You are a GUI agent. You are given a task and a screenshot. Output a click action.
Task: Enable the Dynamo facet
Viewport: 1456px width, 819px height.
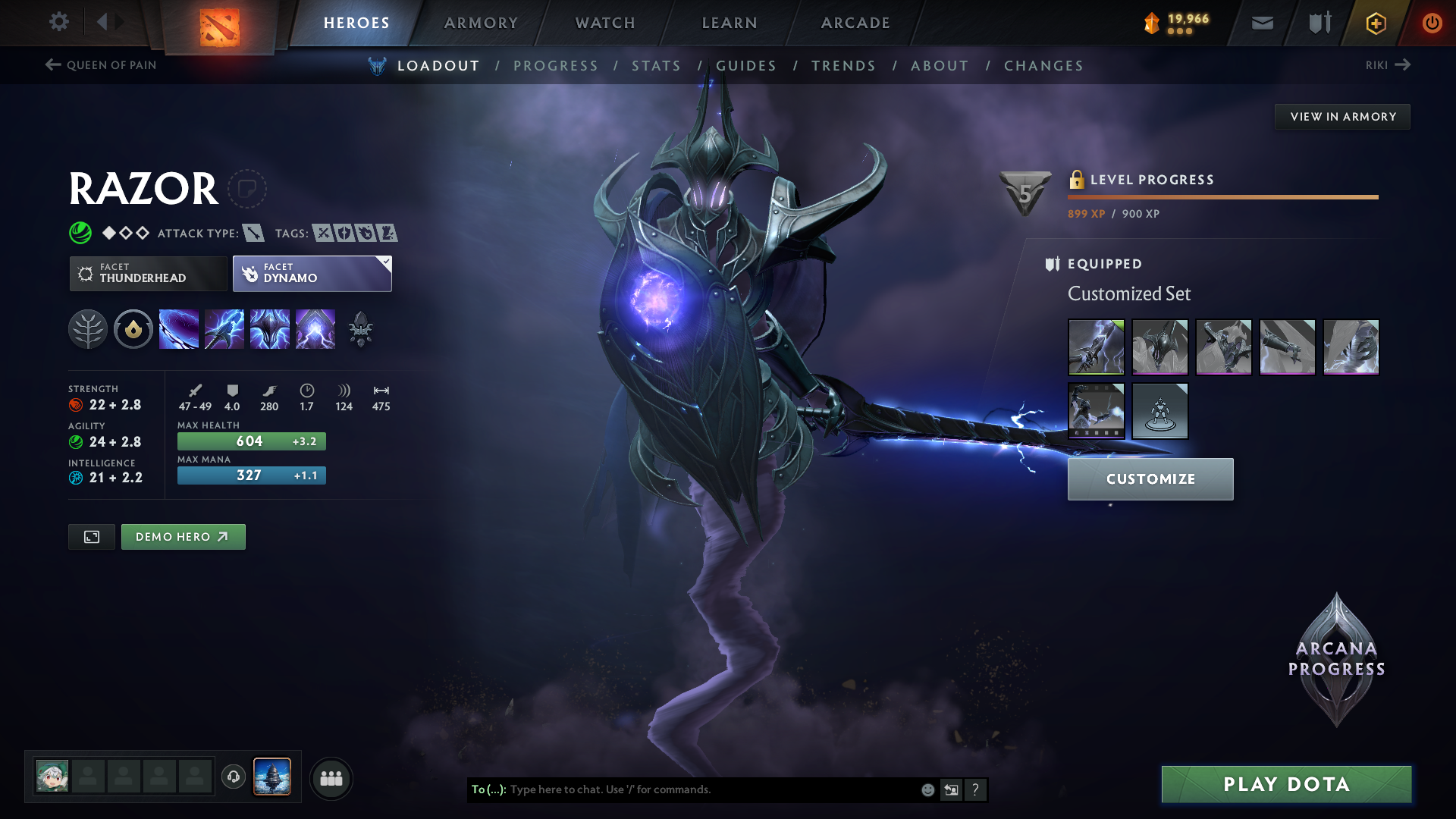(311, 273)
